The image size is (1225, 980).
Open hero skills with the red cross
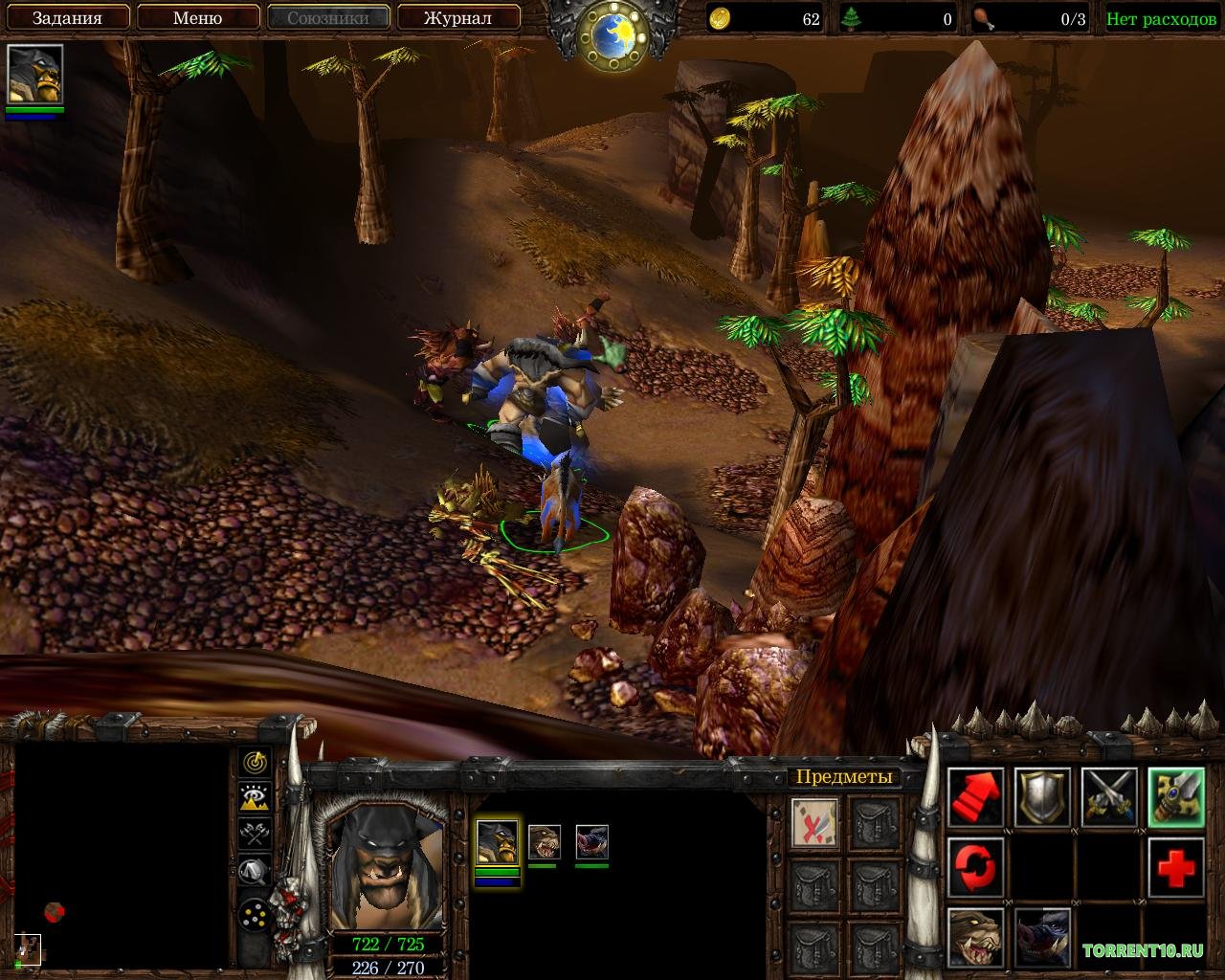pyautogui.click(x=1176, y=866)
